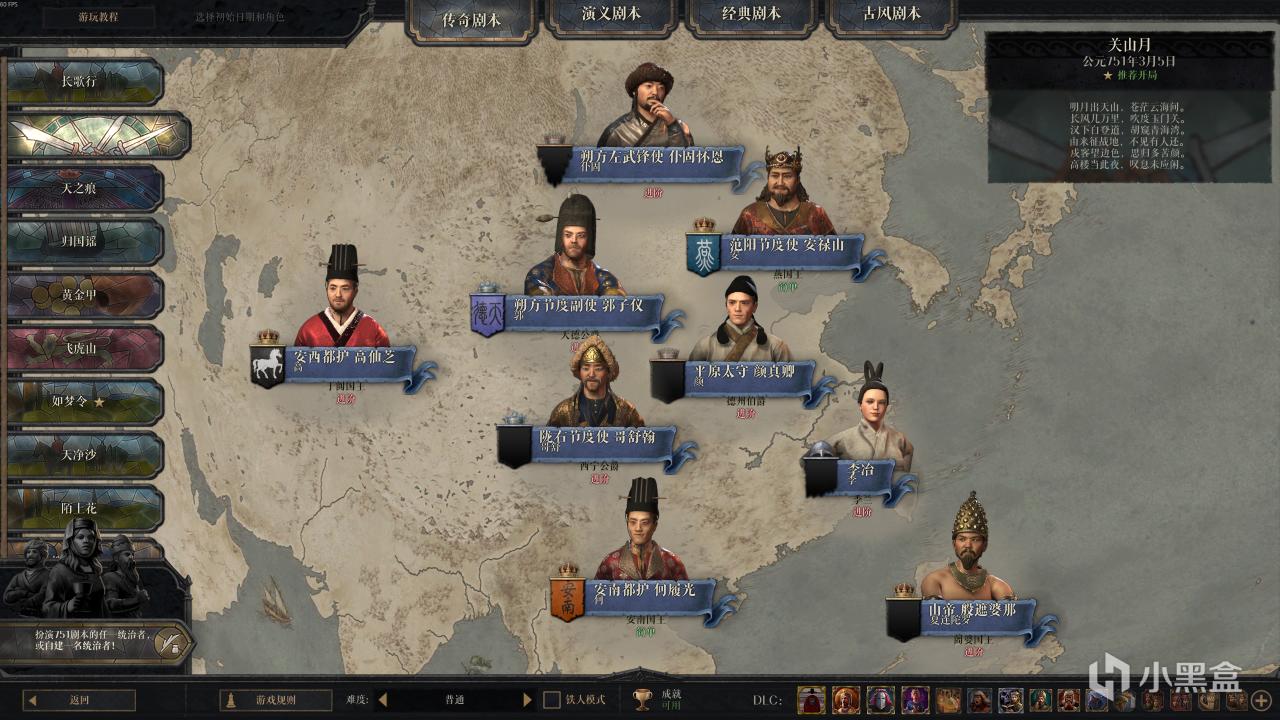Click the 返回 back button
The height and width of the screenshot is (720, 1280).
80,700
